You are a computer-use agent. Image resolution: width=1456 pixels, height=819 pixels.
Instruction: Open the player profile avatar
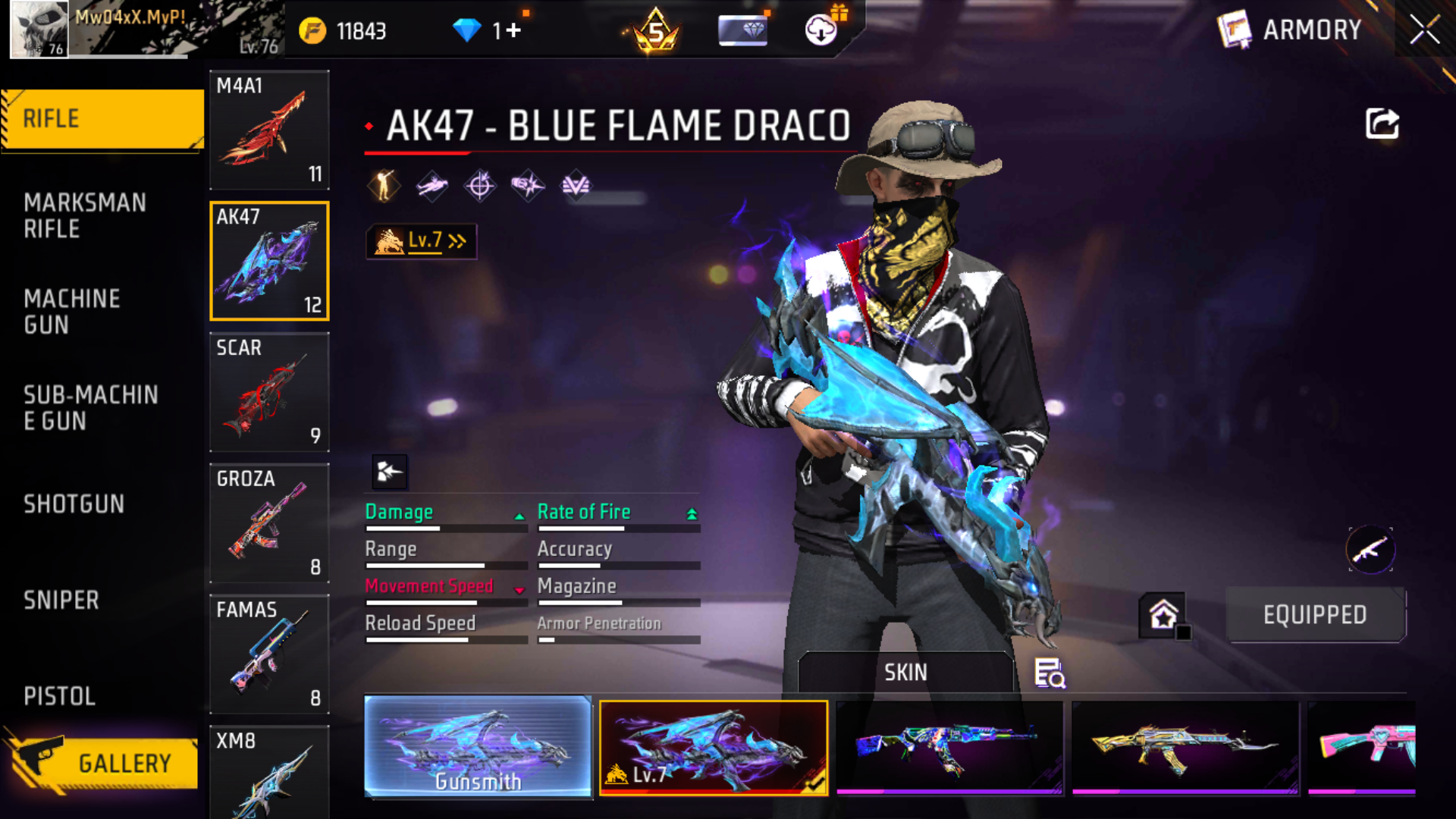[39, 29]
